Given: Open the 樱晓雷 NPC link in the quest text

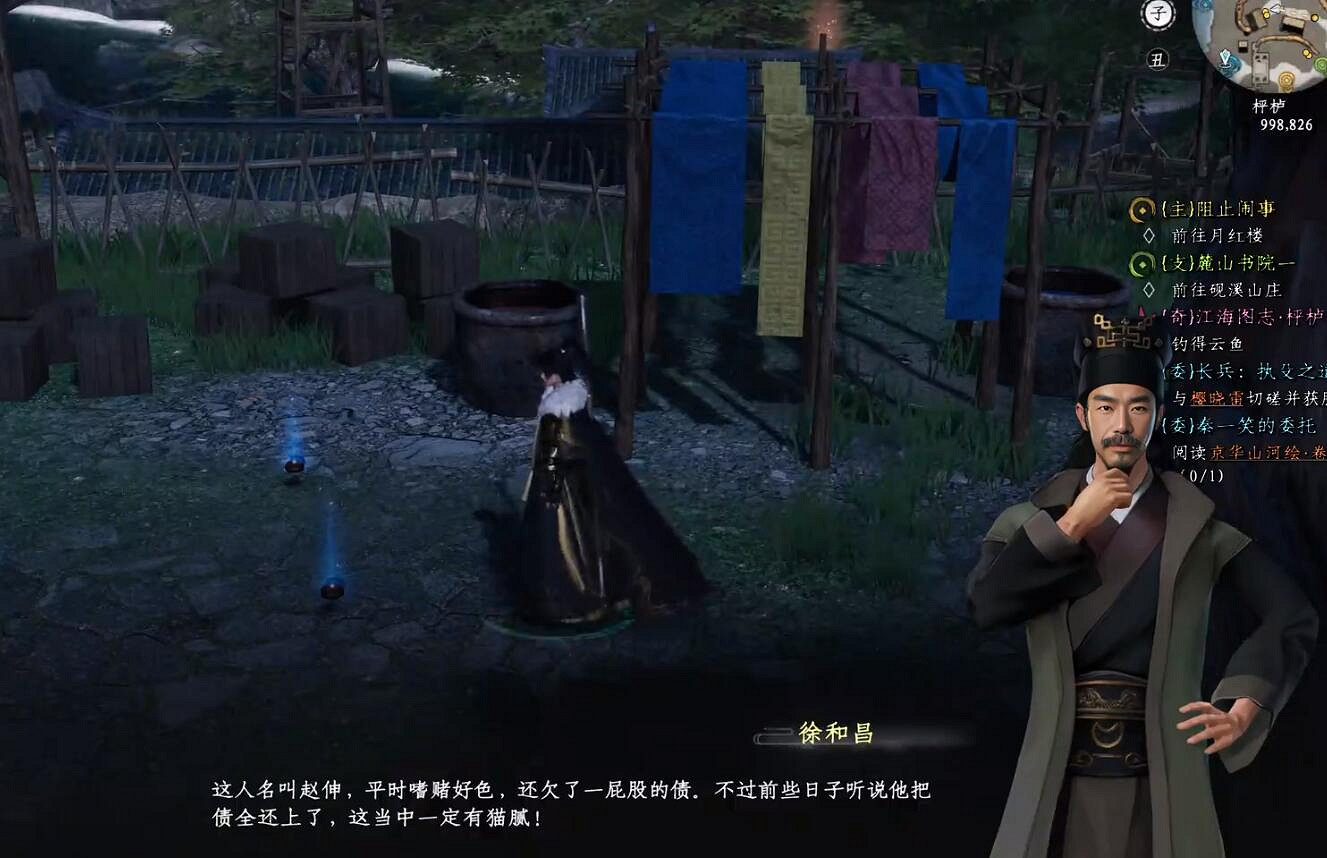Looking at the screenshot, I should point(1215,397).
